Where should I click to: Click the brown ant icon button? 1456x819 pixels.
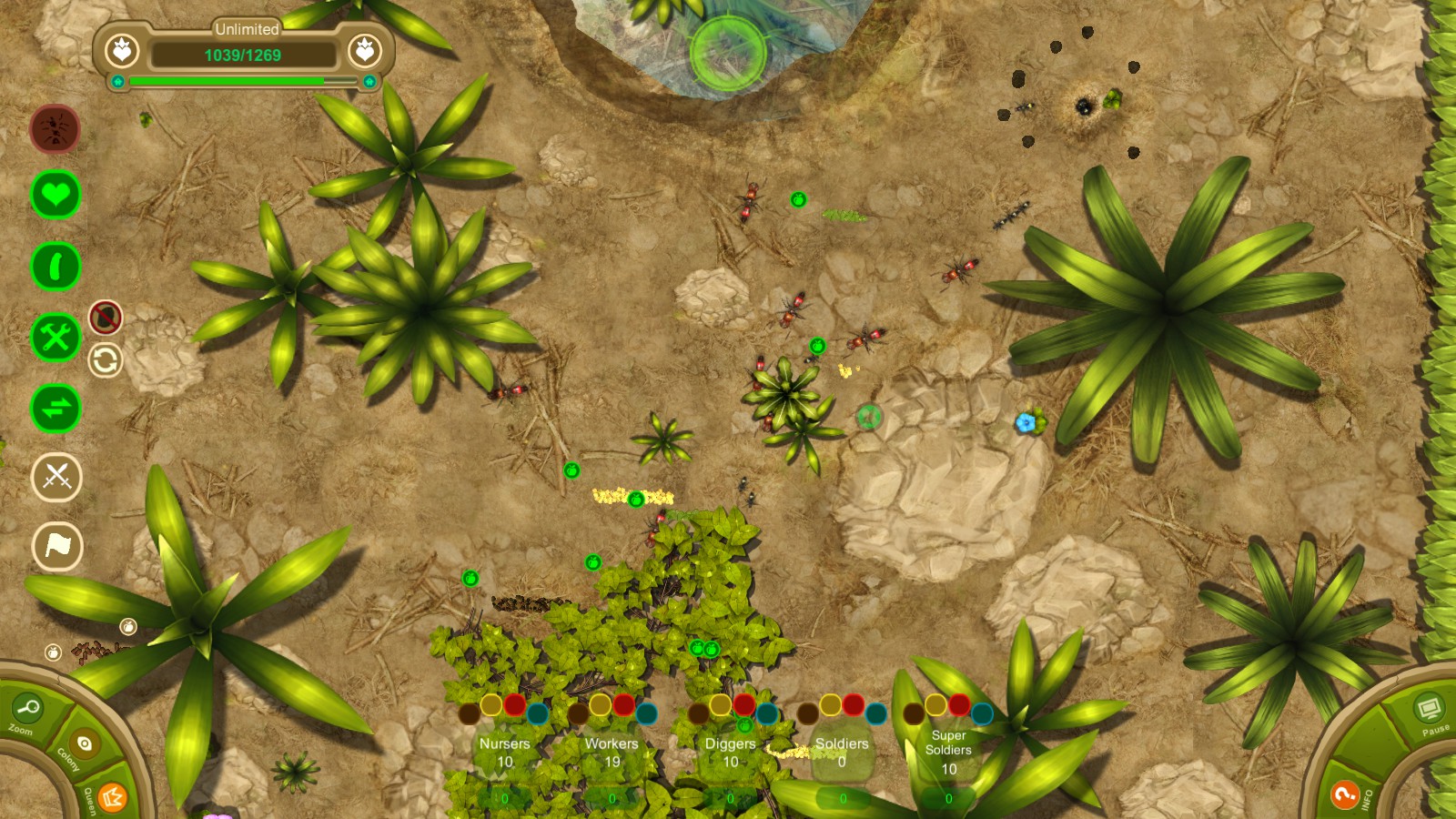56,129
